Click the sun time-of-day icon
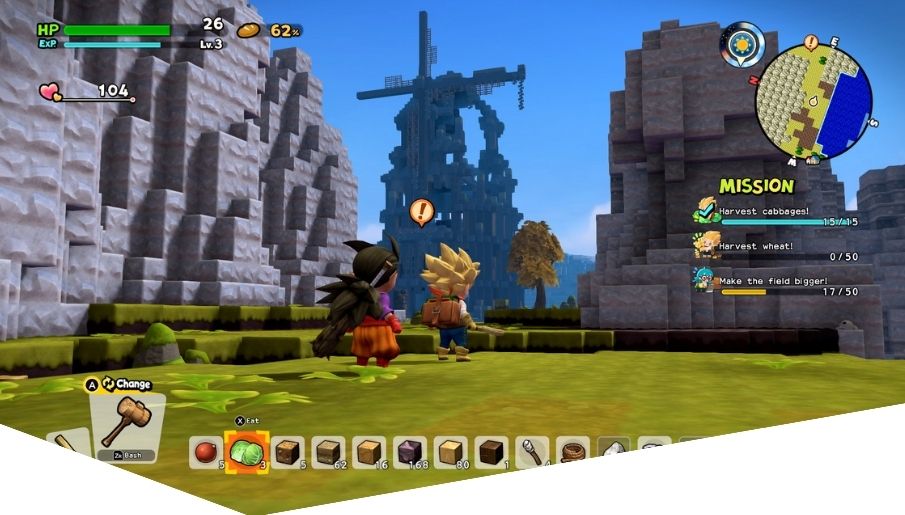Viewport: 905px width, 515px height. pos(742,43)
